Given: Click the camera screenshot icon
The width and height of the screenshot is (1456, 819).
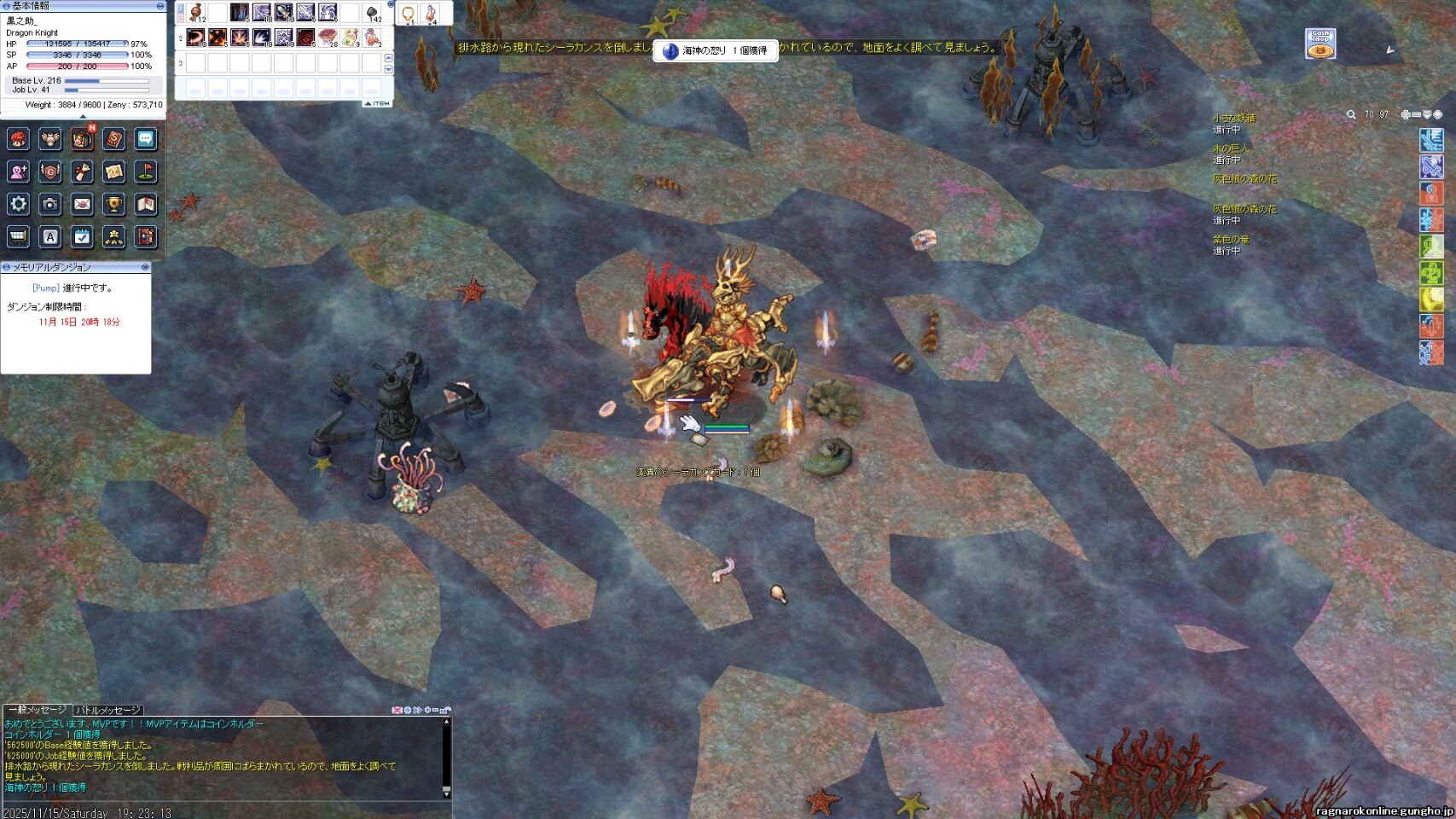Looking at the screenshot, I should pyautogui.click(x=50, y=204).
